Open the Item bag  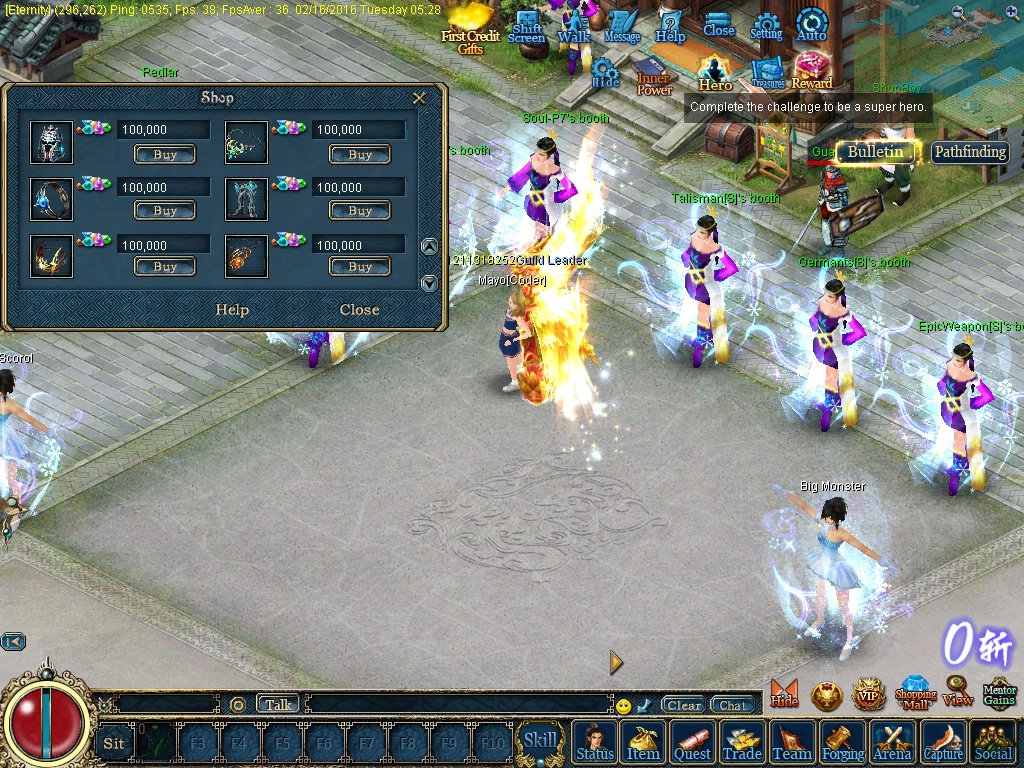(x=643, y=743)
